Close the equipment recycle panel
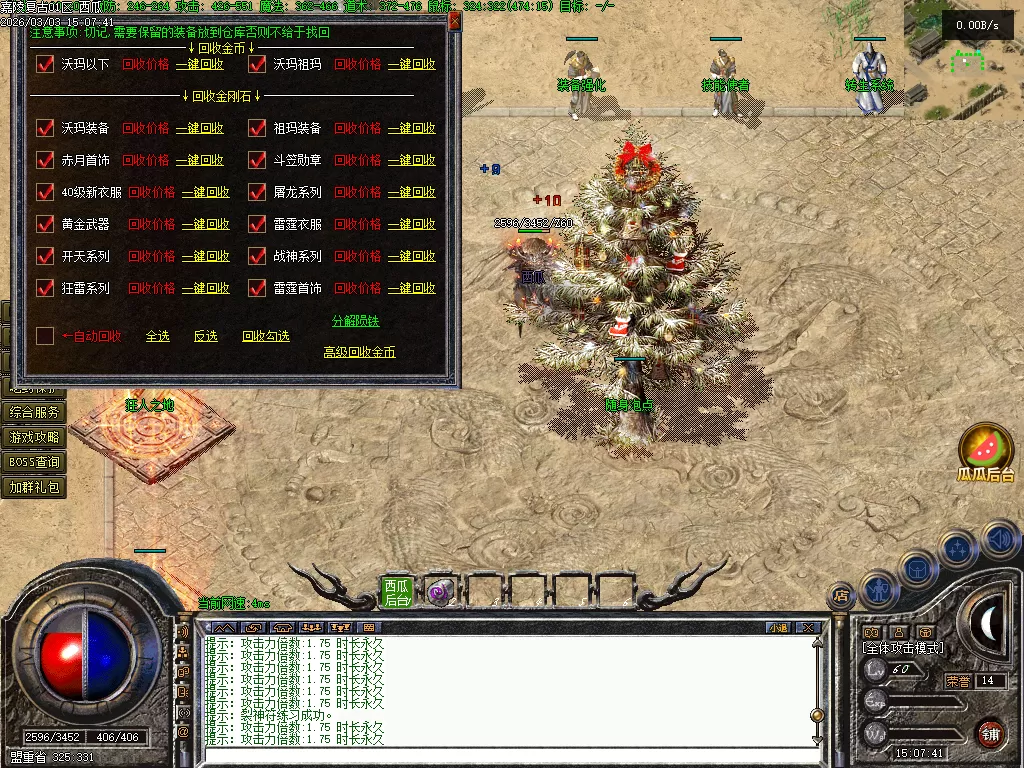This screenshot has height=768, width=1024. [455, 21]
